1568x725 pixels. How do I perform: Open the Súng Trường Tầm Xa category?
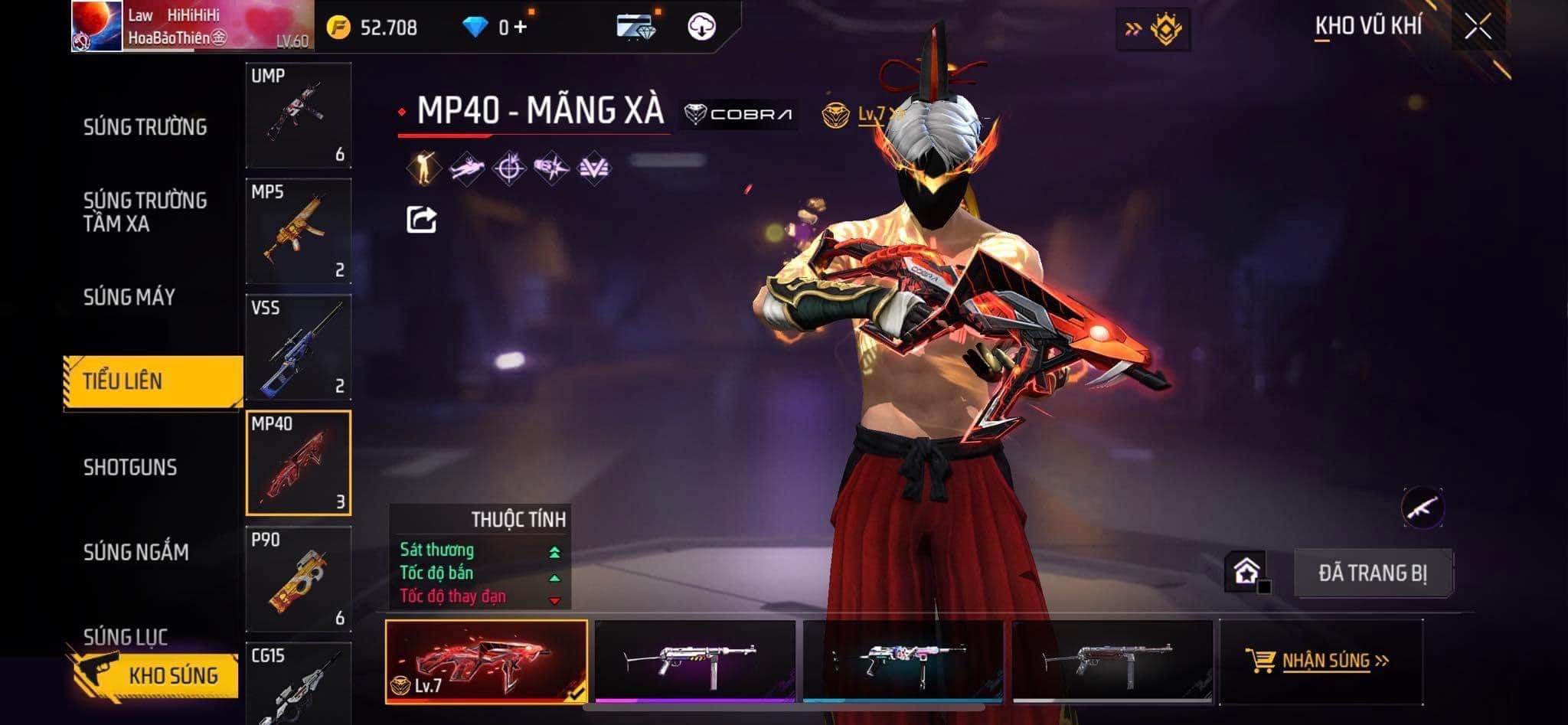click(145, 212)
